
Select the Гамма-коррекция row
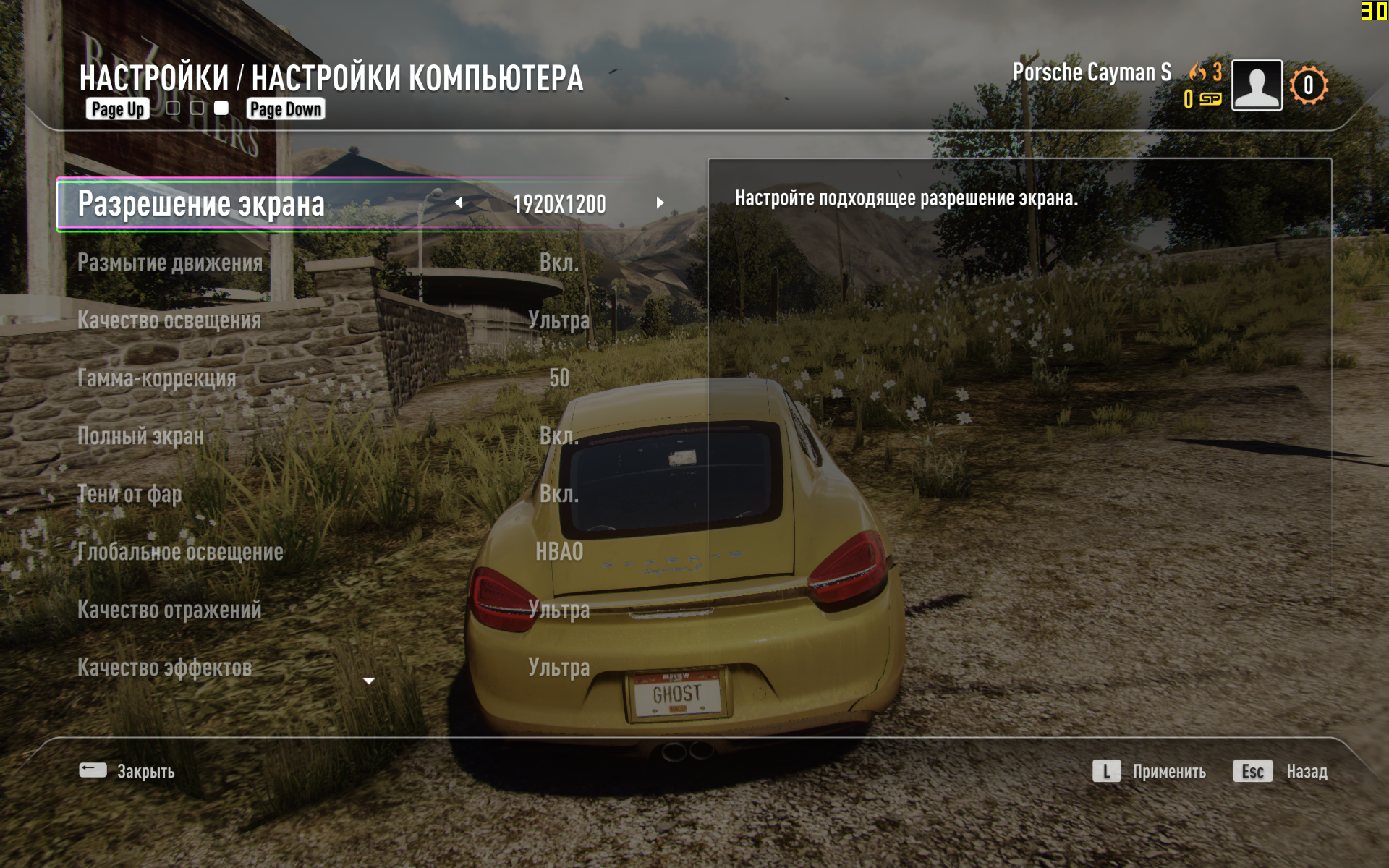tap(157, 378)
